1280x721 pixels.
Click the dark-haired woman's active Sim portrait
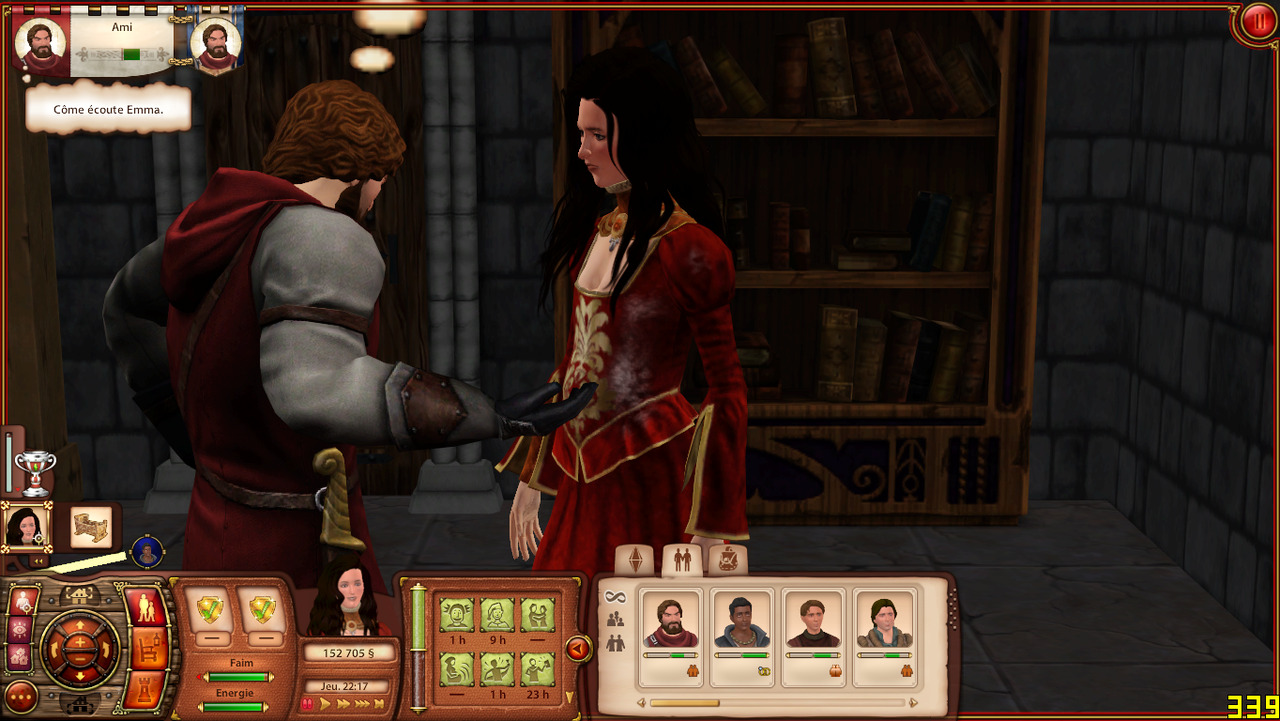coord(24,525)
